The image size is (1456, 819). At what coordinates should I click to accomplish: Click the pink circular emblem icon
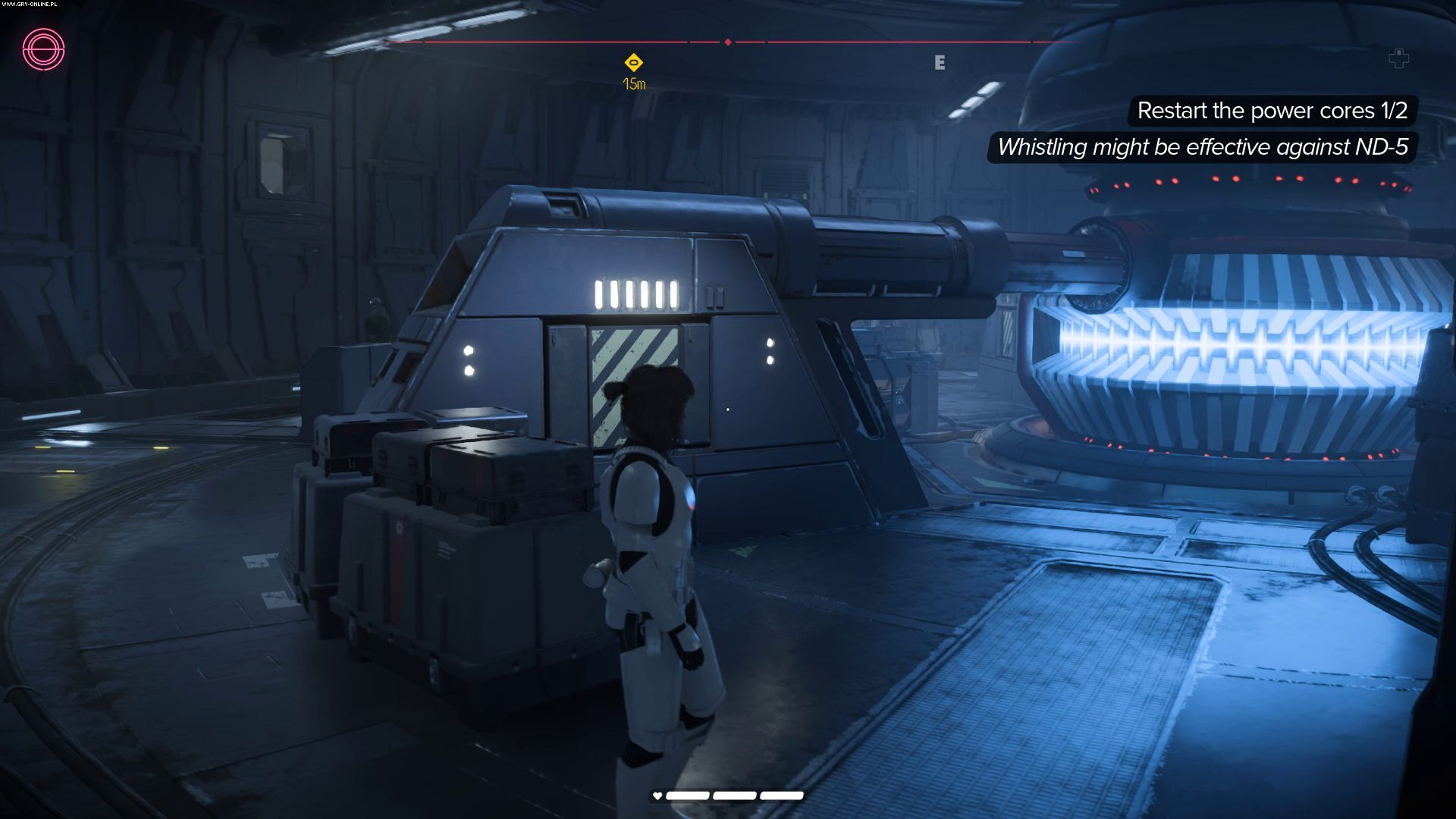[x=43, y=49]
